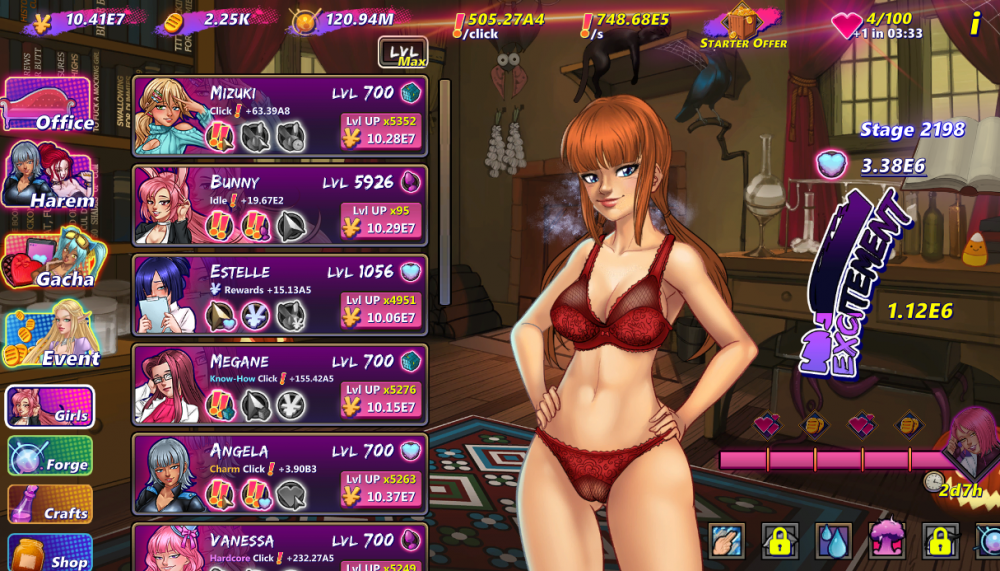The width and height of the screenshot is (1000, 571).
Task: Switch to the Forge tab
Action: pos(50,457)
